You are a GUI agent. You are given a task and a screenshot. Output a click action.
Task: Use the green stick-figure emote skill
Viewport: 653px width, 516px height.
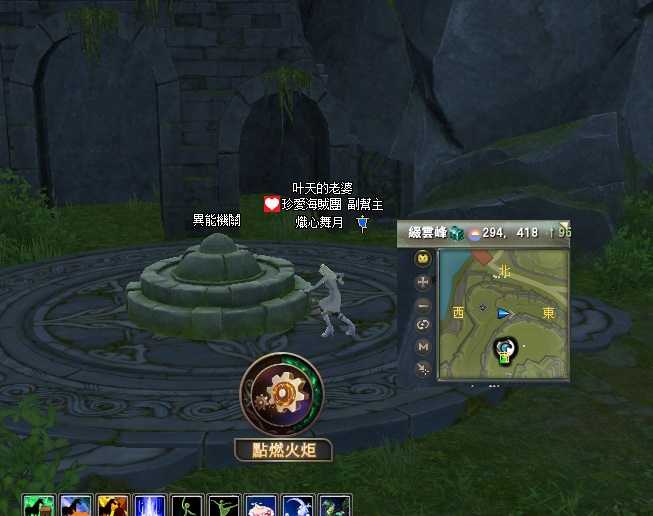(187, 505)
